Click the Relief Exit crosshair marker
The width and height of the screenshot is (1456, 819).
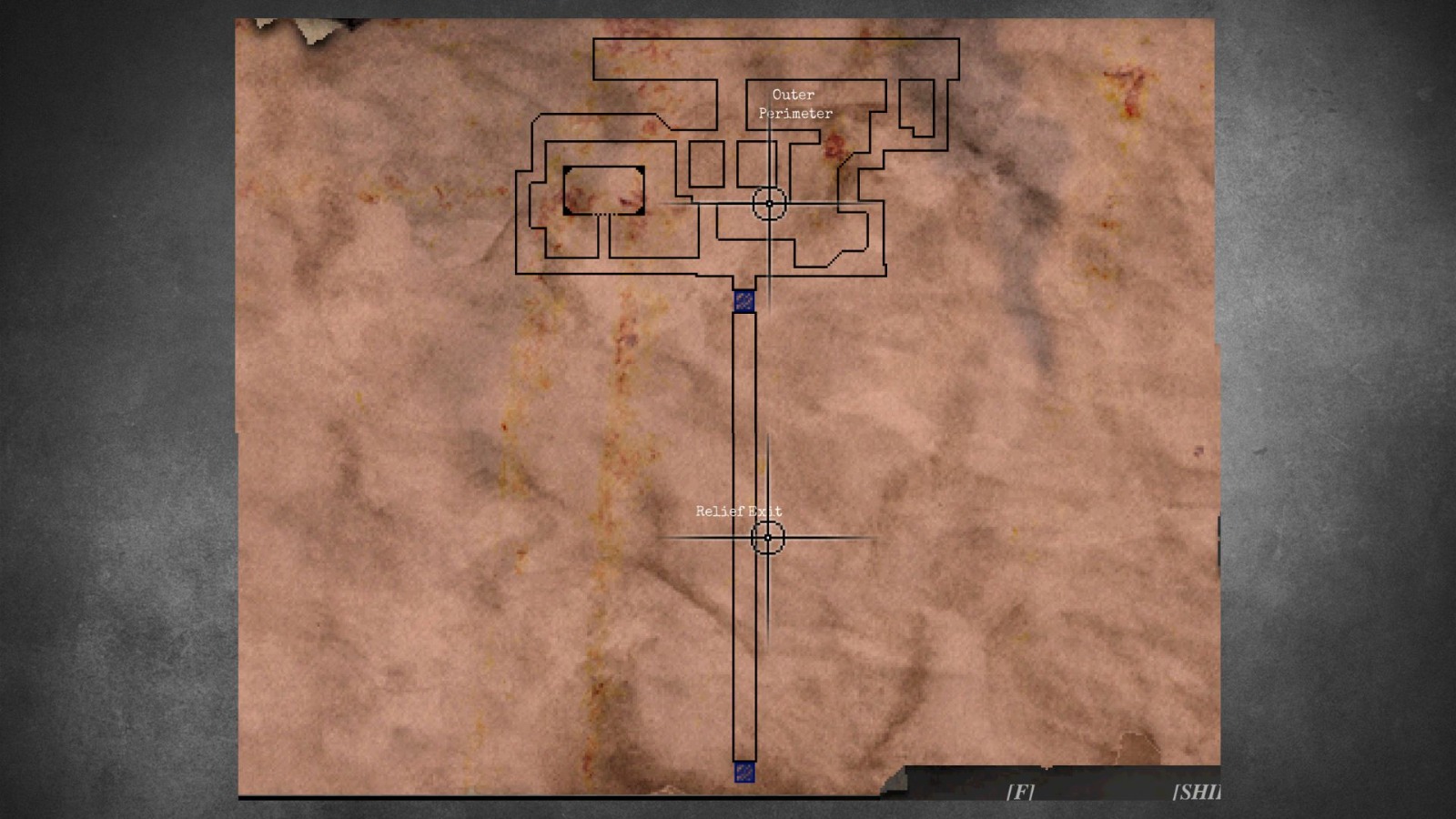769,539
